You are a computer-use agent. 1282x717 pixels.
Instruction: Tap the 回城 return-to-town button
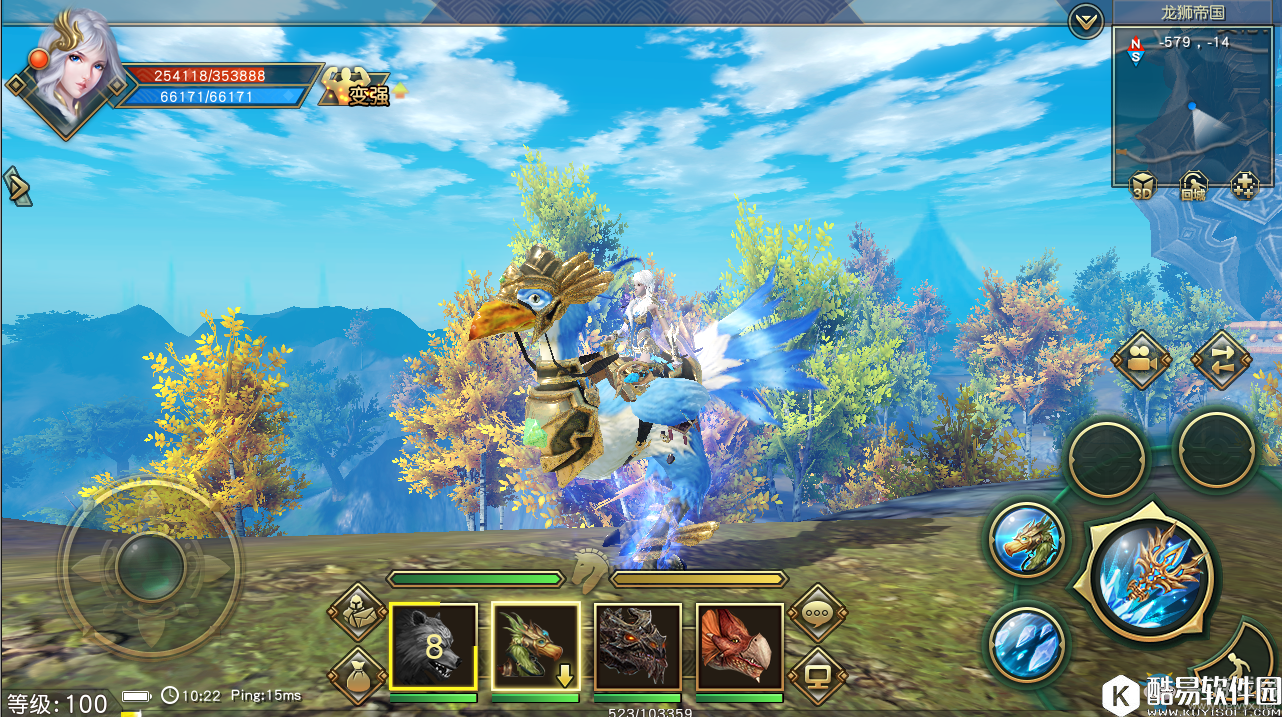(x=1193, y=186)
